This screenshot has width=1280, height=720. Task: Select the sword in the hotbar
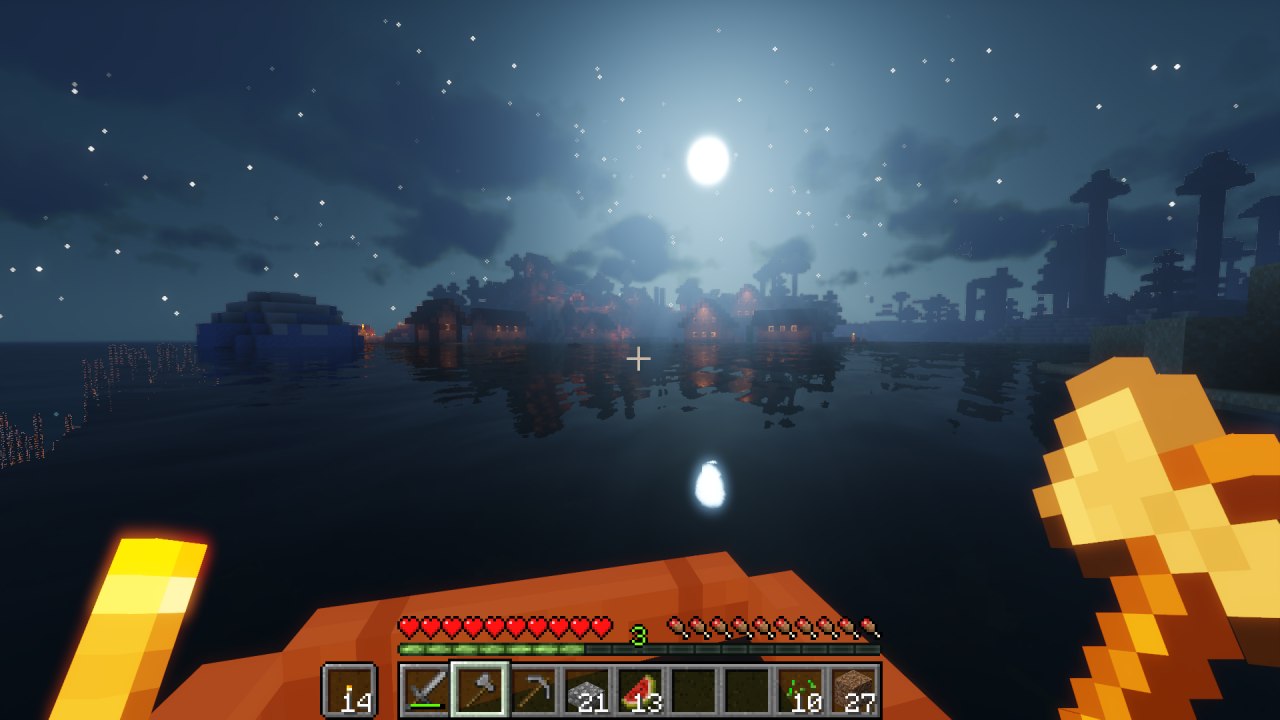[425, 690]
